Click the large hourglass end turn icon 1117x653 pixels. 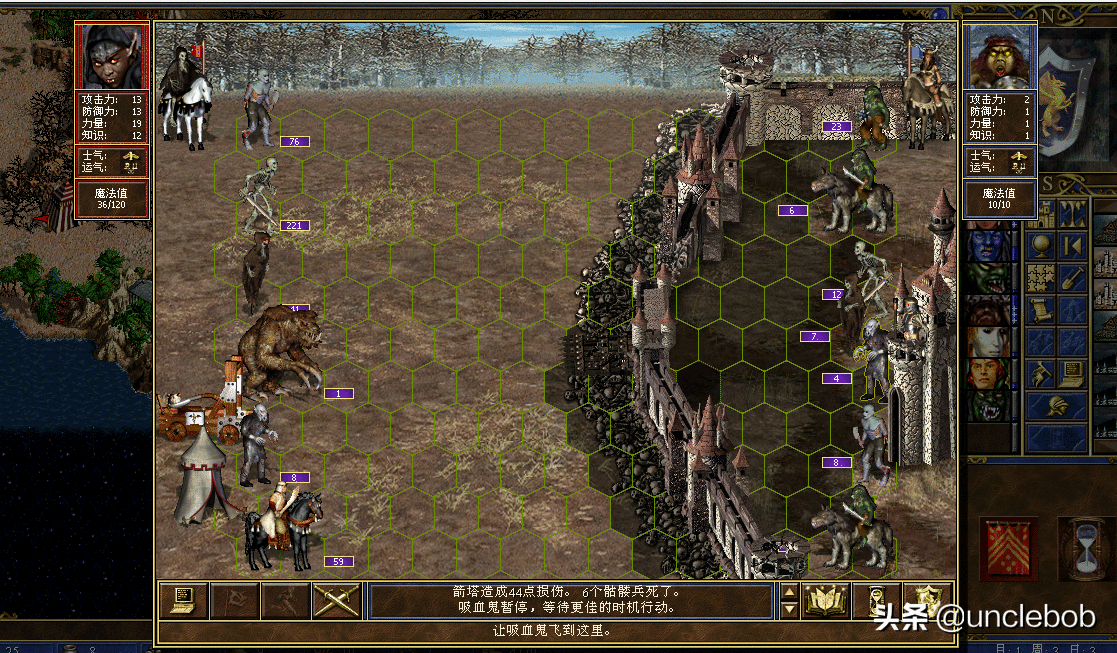click(x=1082, y=549)
